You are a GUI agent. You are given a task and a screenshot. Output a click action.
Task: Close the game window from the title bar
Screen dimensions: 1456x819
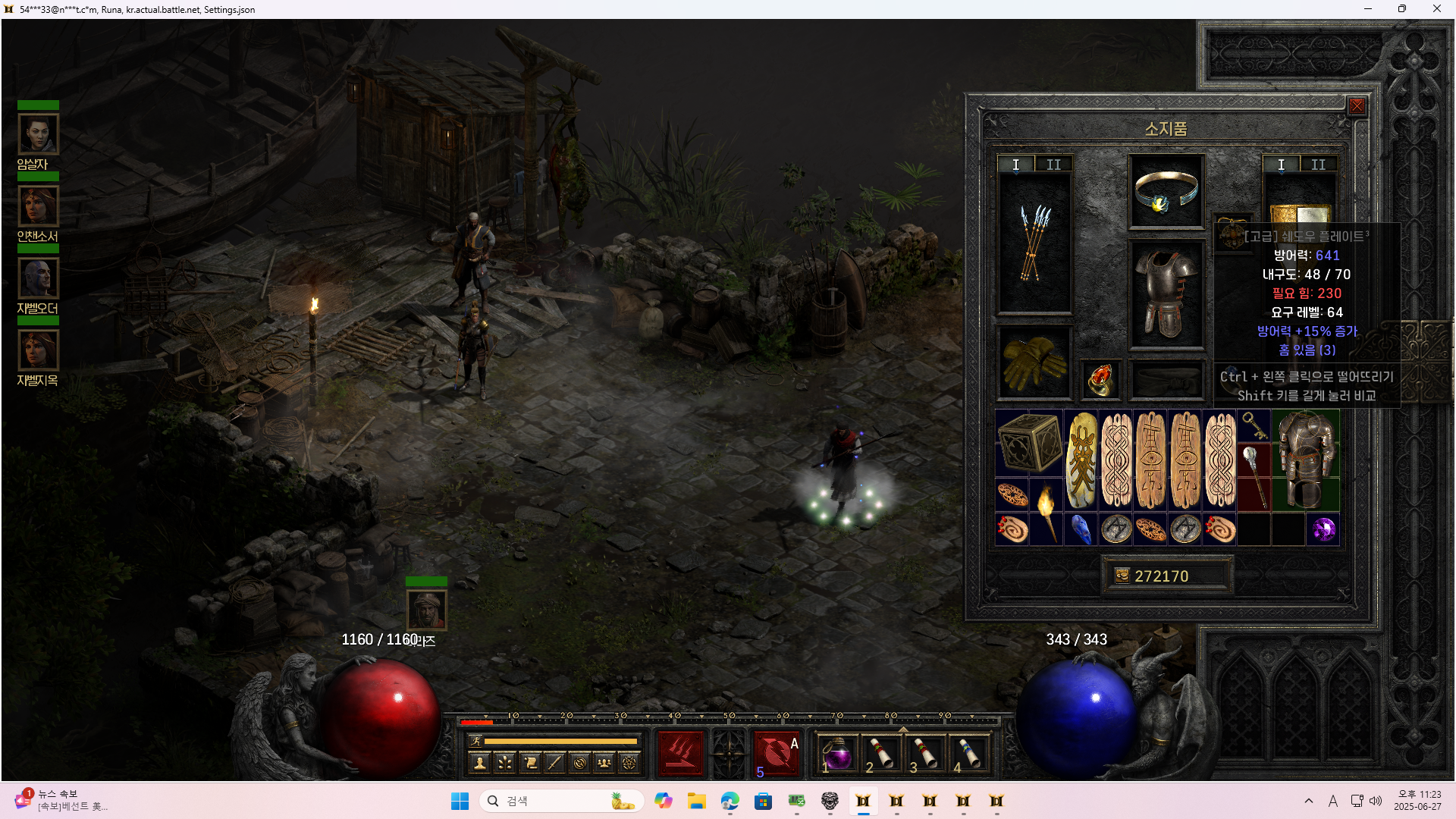click(1436, 9)
